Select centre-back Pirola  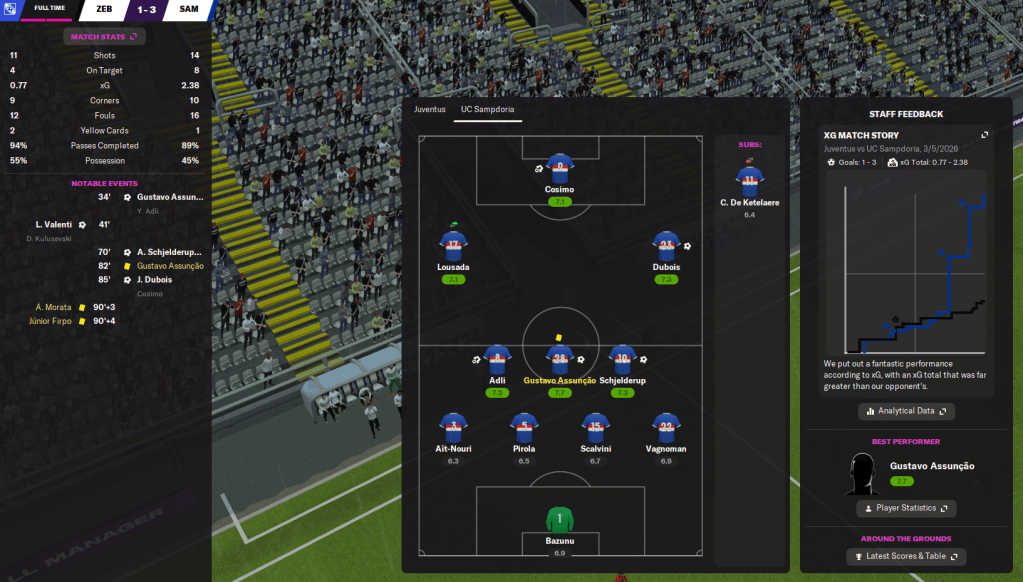point(524,428)
